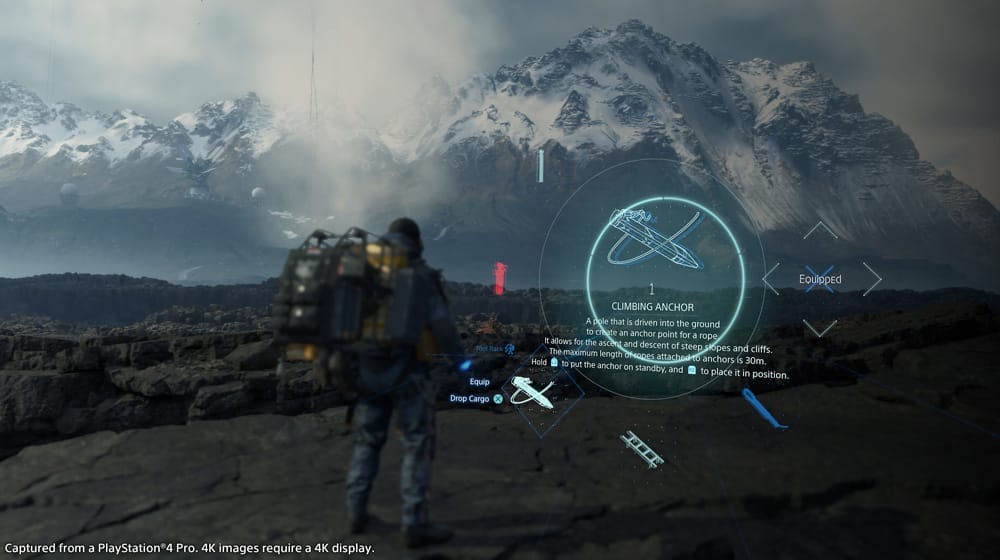Image resolution: width=1000 pixels, height=560 pixels.
Task: Pick the blue tool on the wheel
Action: point(764,408)
